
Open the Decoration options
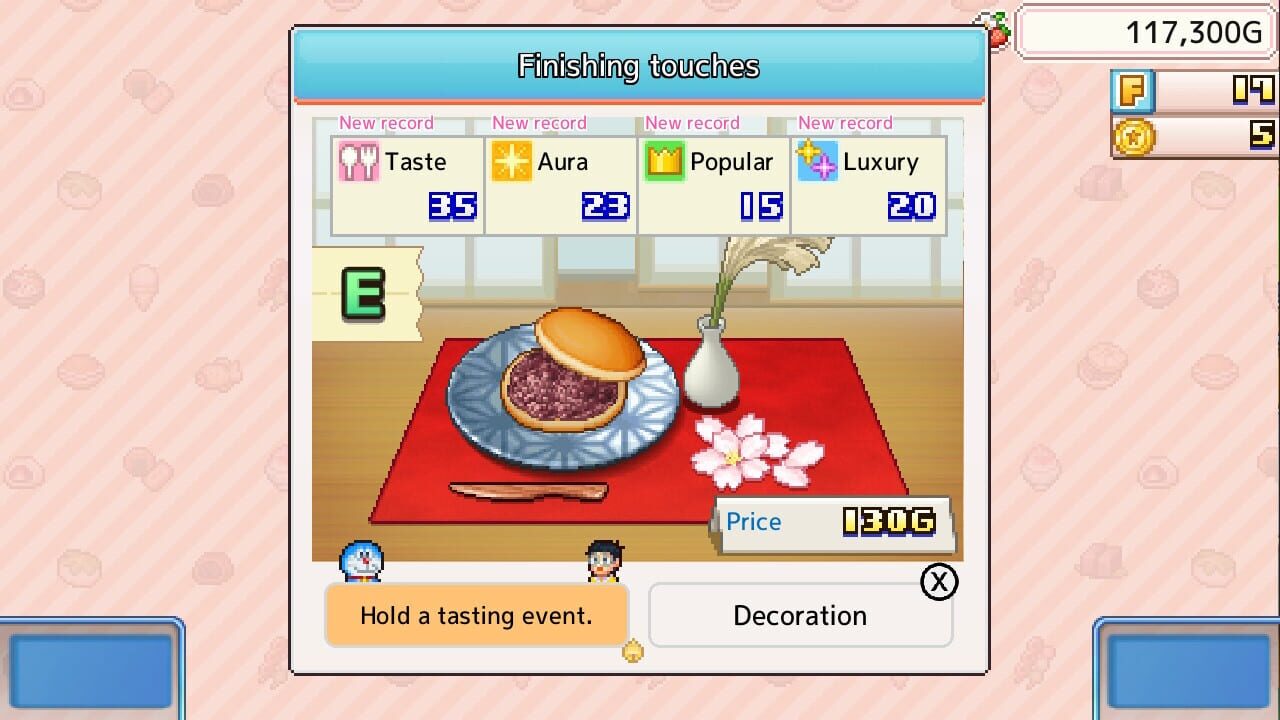[x=799, y=615]
